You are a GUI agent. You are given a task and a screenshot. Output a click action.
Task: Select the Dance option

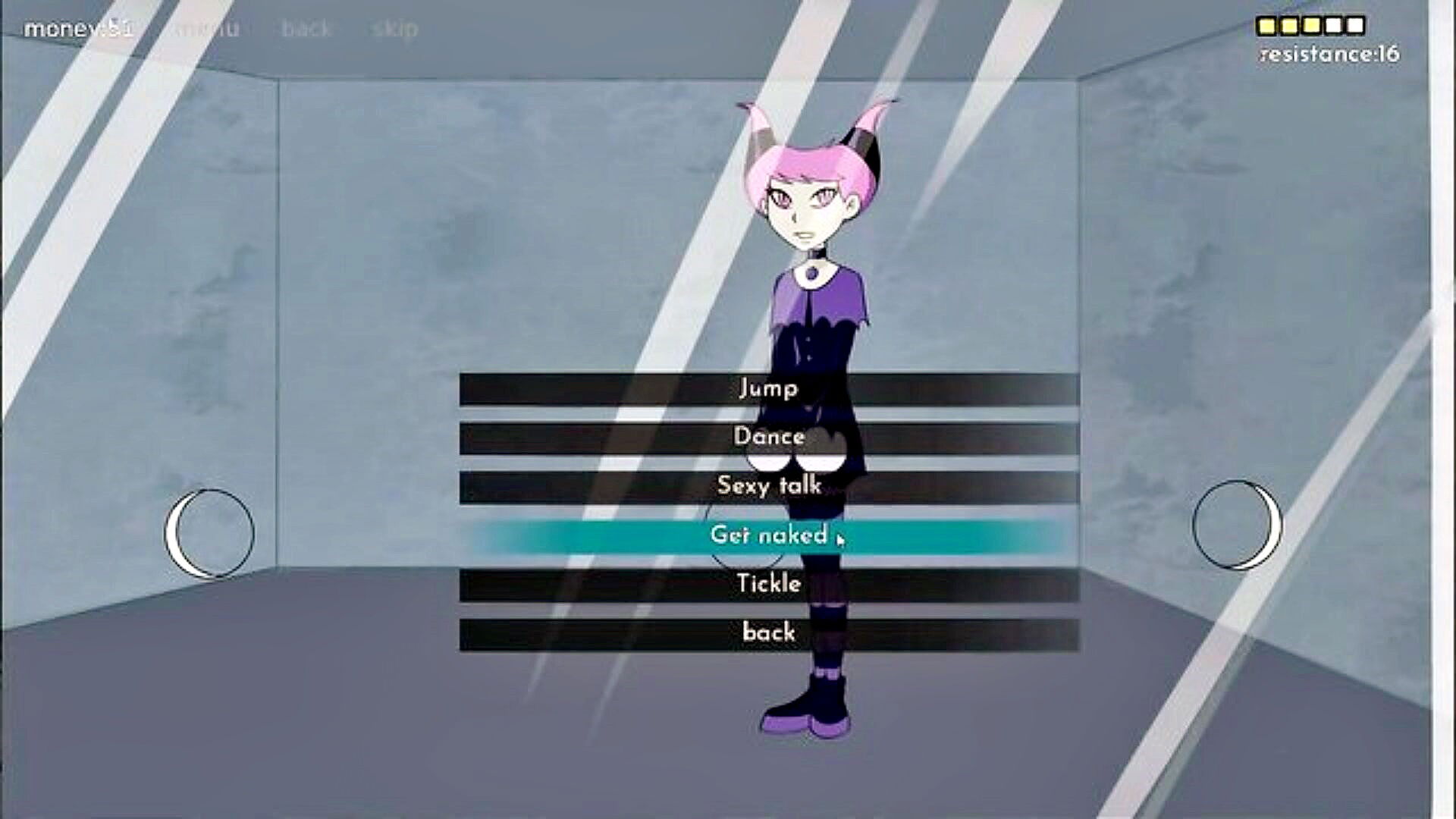point(768,438)
